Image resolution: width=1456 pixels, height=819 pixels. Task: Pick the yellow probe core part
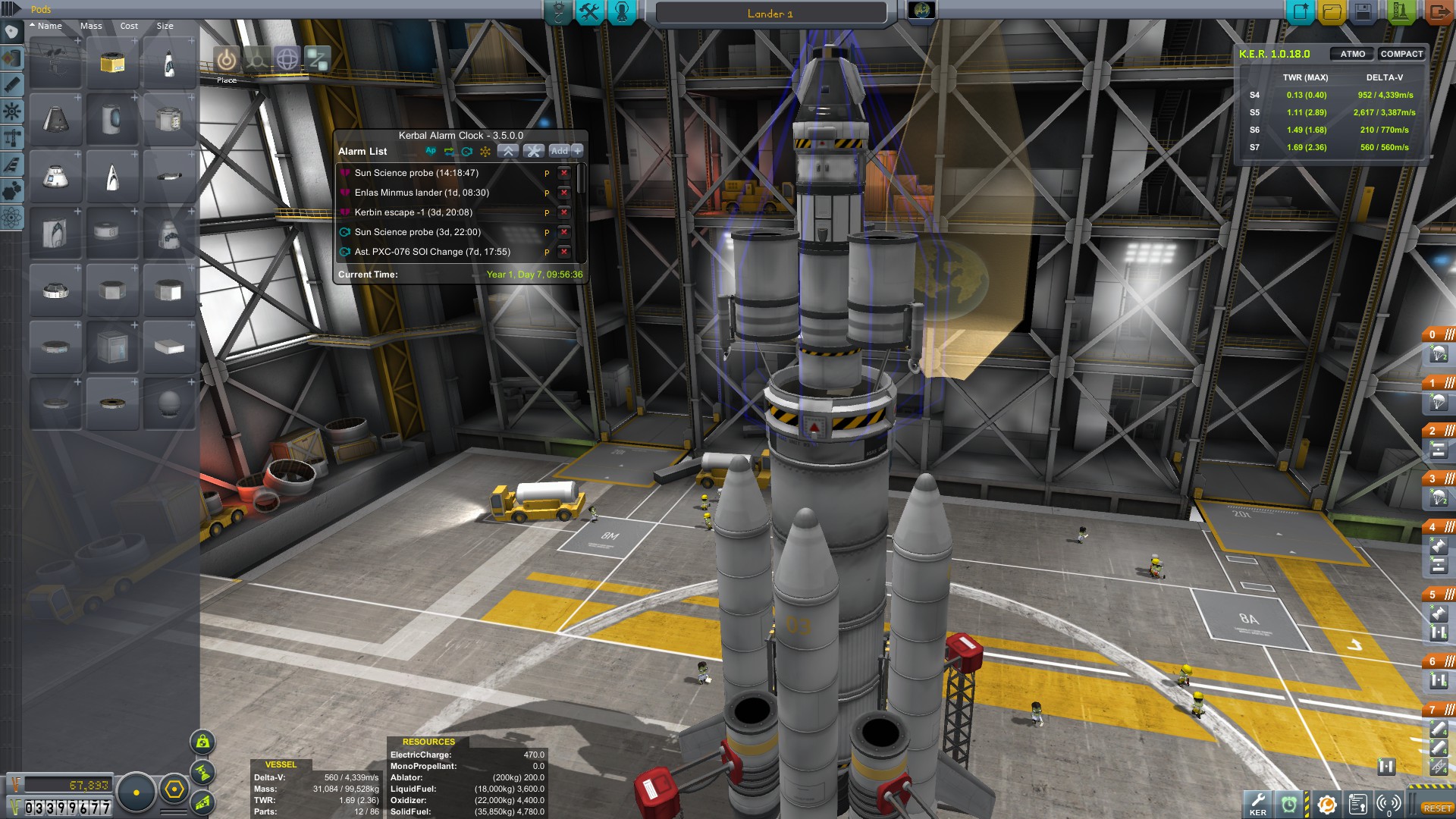click(x=112, y=62)
